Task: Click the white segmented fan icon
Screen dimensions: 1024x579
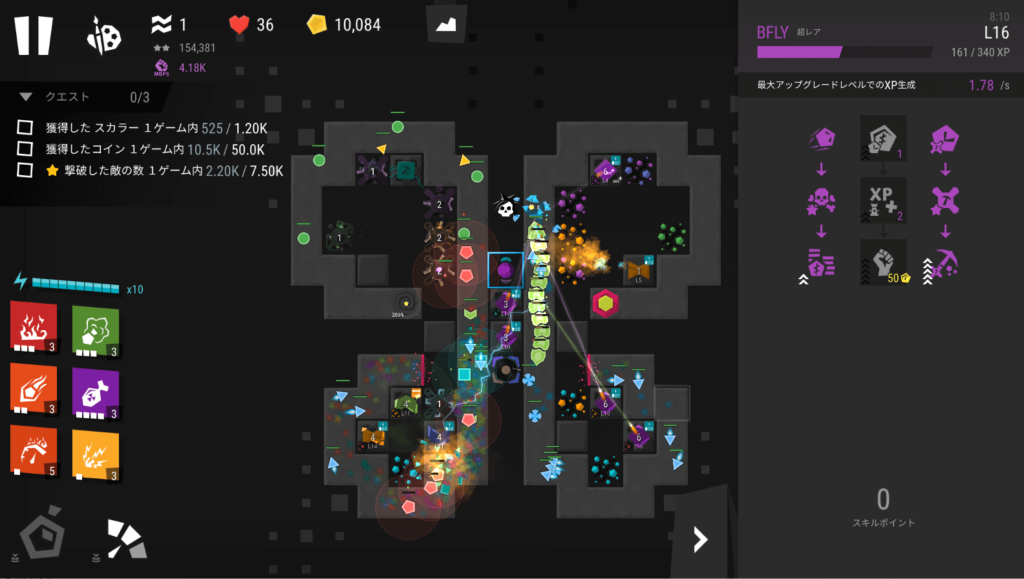Action: pyautogui.click(x=126, y=539)
